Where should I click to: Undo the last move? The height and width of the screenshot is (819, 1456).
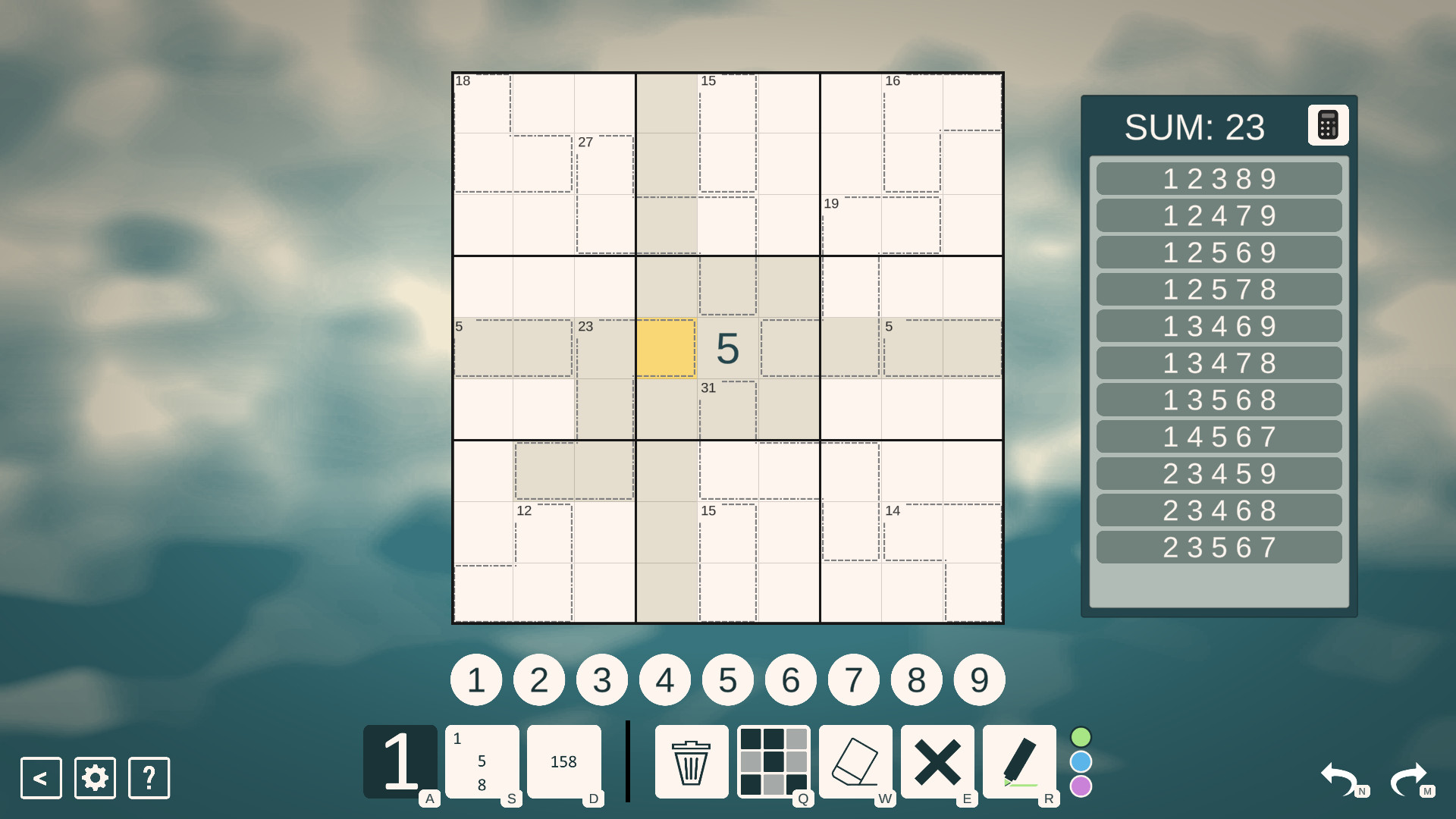[1339, 778]
